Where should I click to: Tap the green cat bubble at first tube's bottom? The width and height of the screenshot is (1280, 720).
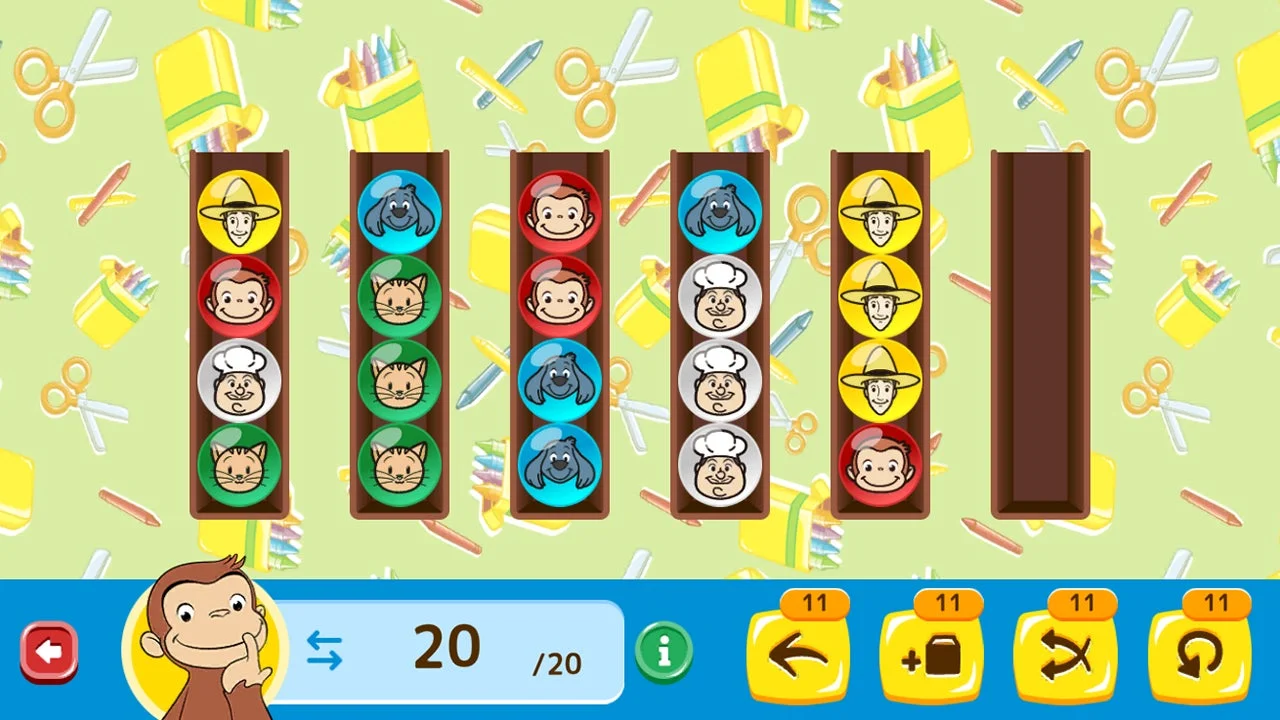tap(240, 462)
